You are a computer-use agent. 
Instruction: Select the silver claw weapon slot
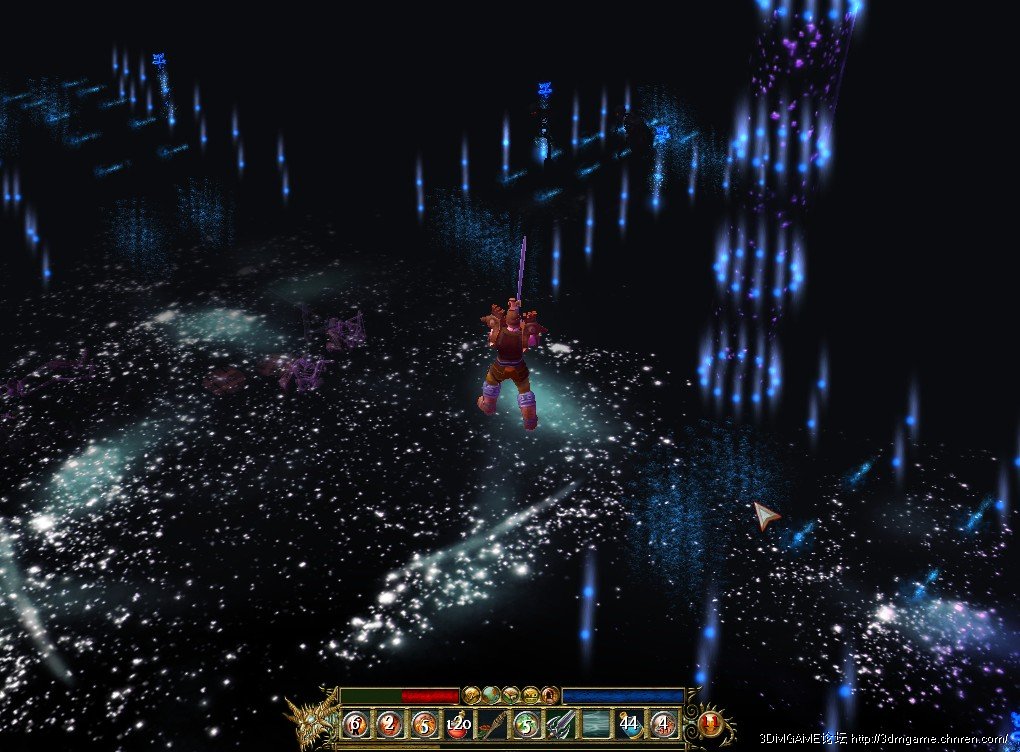pyautogui.click(x=560, y=723)
